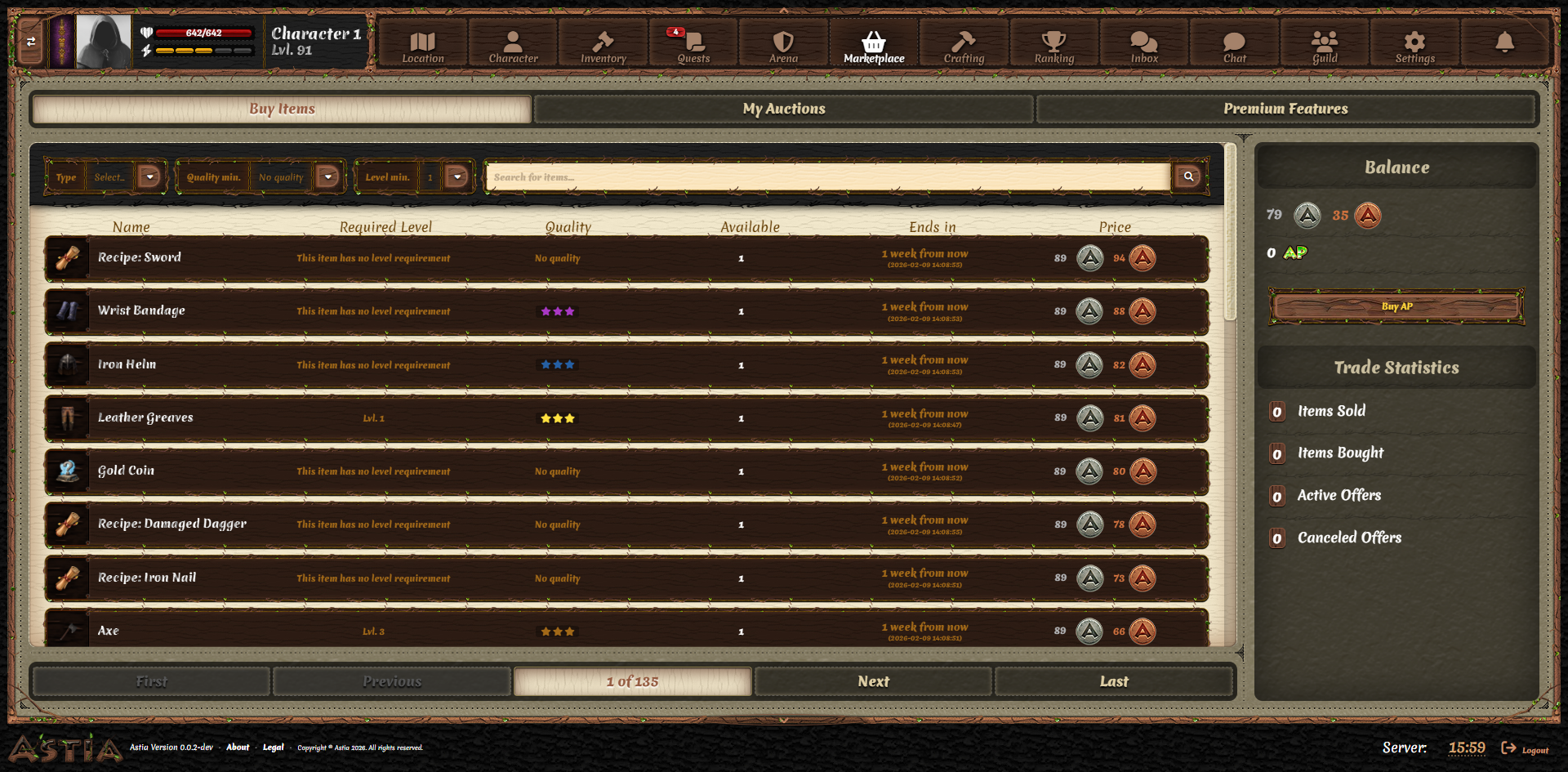The width and height of the screenshot is (1568, 772).
Task: Go to the Next page of listings
Action: (x=873, y=681)
